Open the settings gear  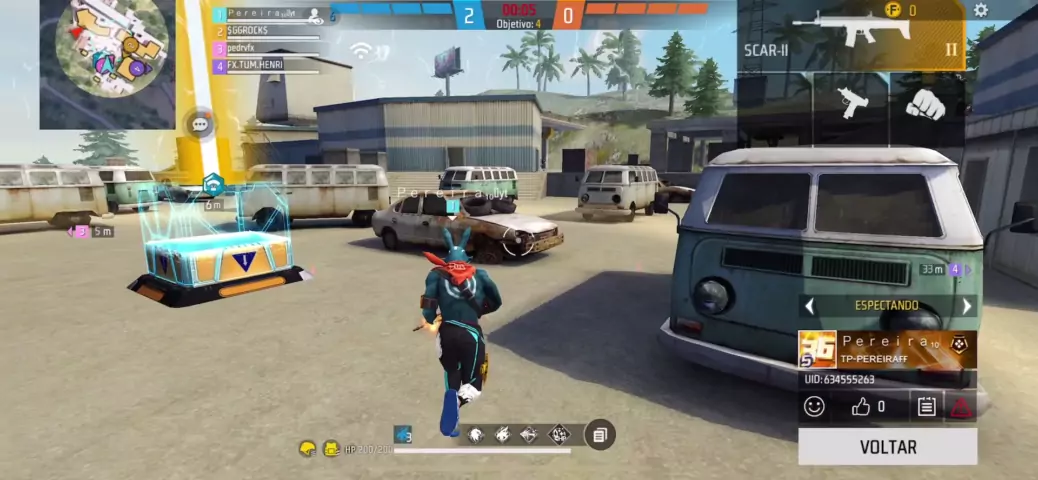pos(981,10)
